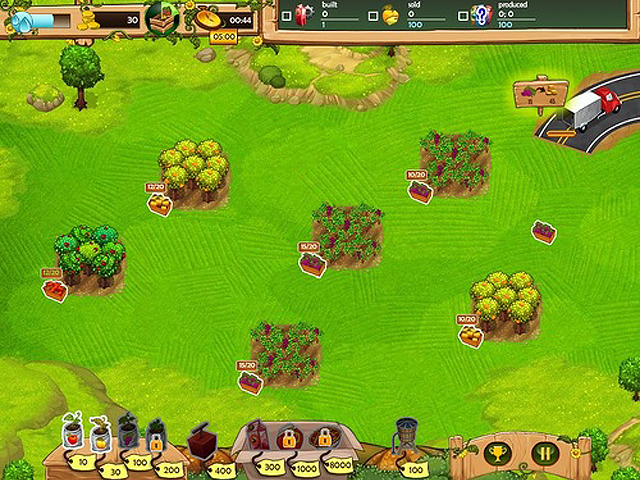The height and width of the screenshot is (480, 640).
Task: Click the locked item costing 1000
Action: (288, 439)
